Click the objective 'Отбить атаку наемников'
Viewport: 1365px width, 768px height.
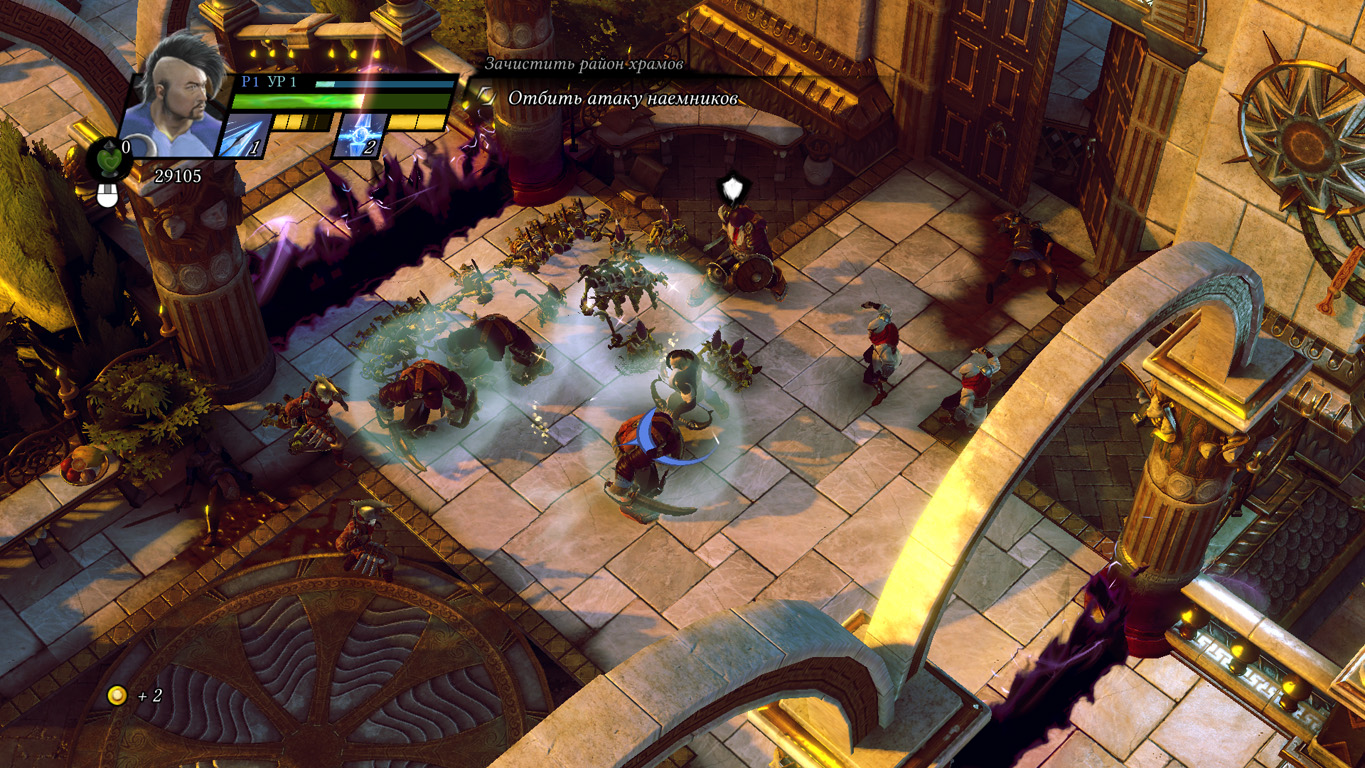click(x=622, y=98)
